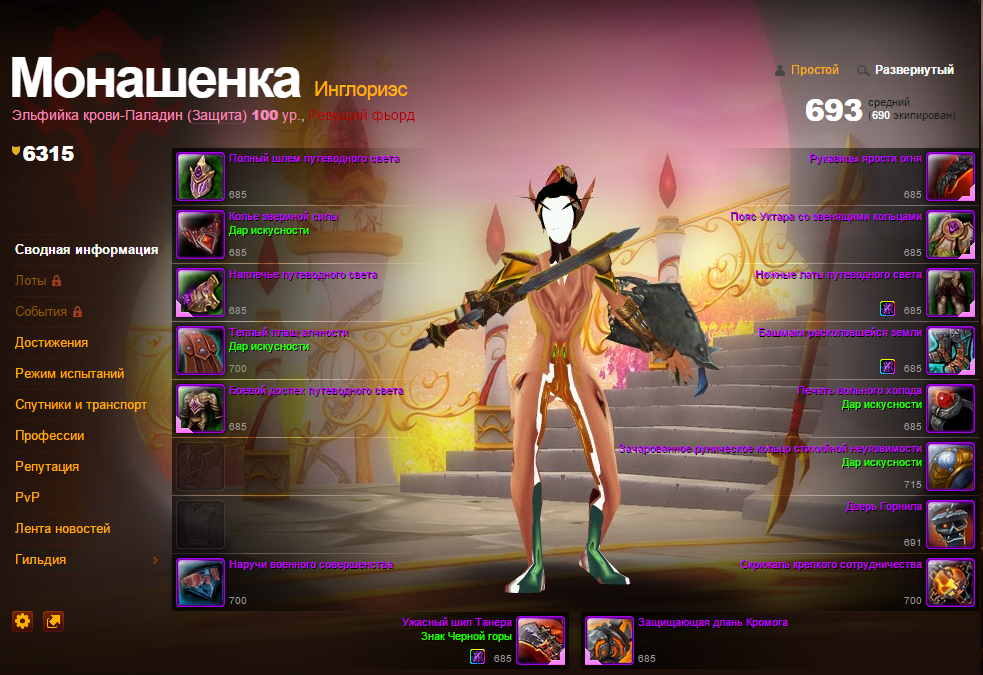Show the Репутация page
Image resolution: width=983 pixels, height=675 pixels.
(x=47, y=467)
